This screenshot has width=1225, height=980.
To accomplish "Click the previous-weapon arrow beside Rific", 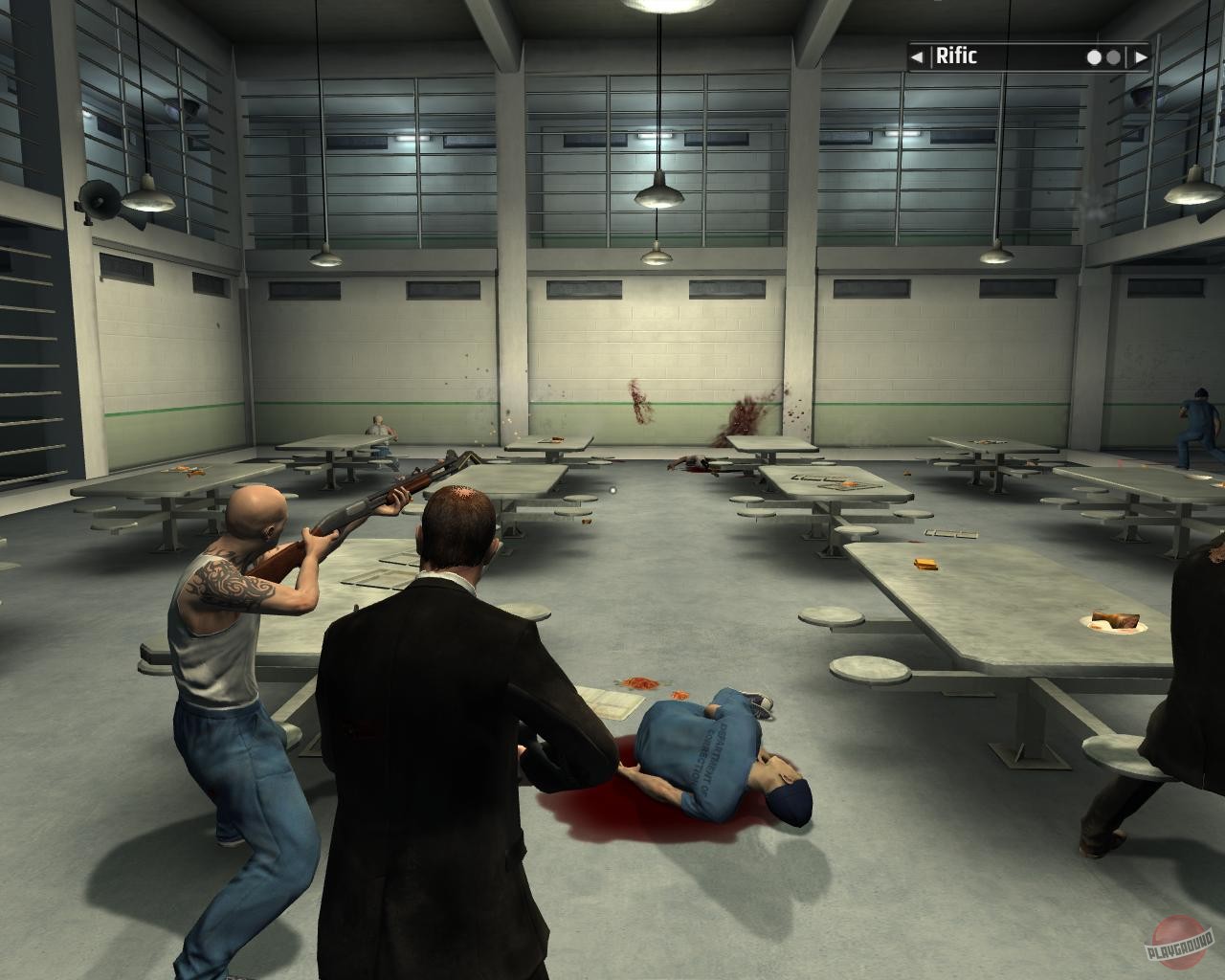I will (x=917, y=57).
